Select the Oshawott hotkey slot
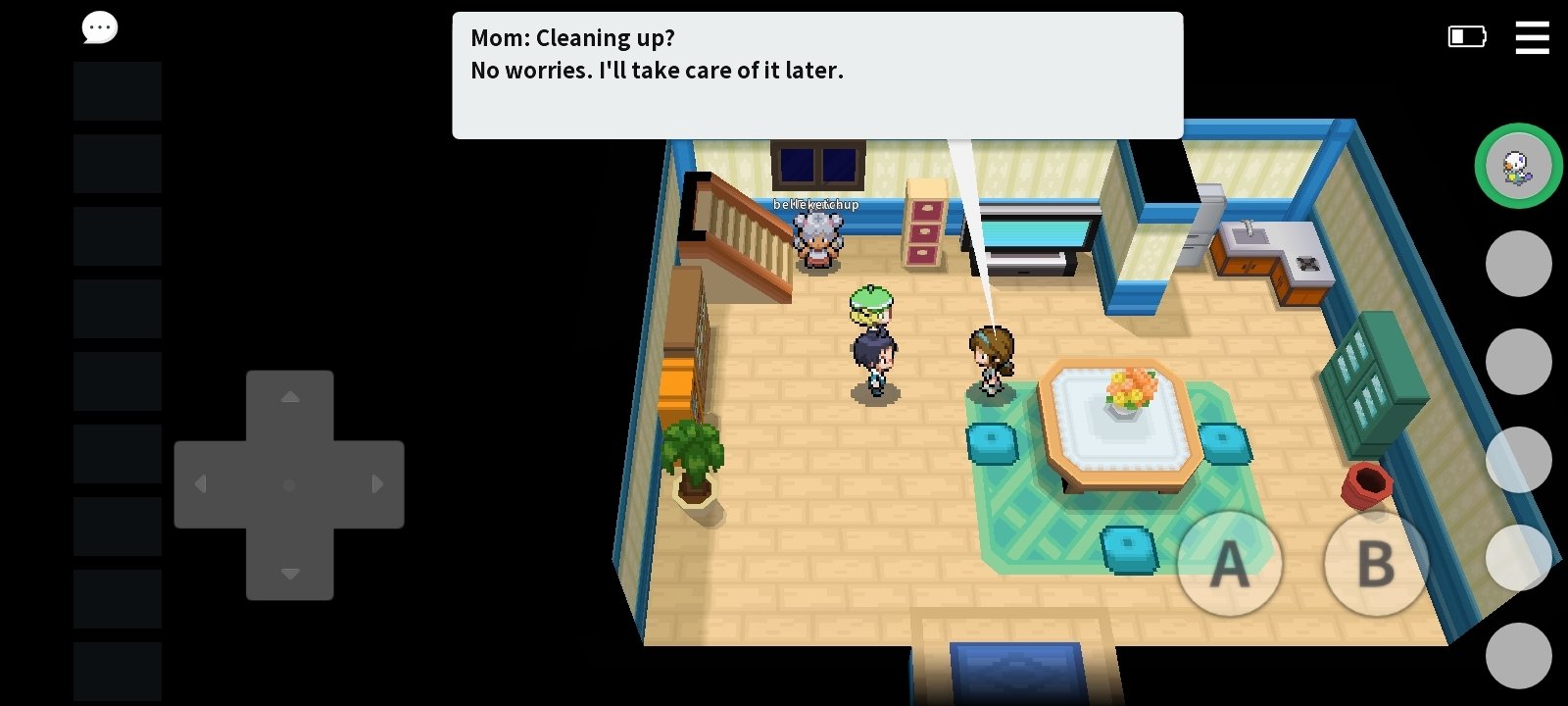The image size is (1568, 706). coord(1518,166)
